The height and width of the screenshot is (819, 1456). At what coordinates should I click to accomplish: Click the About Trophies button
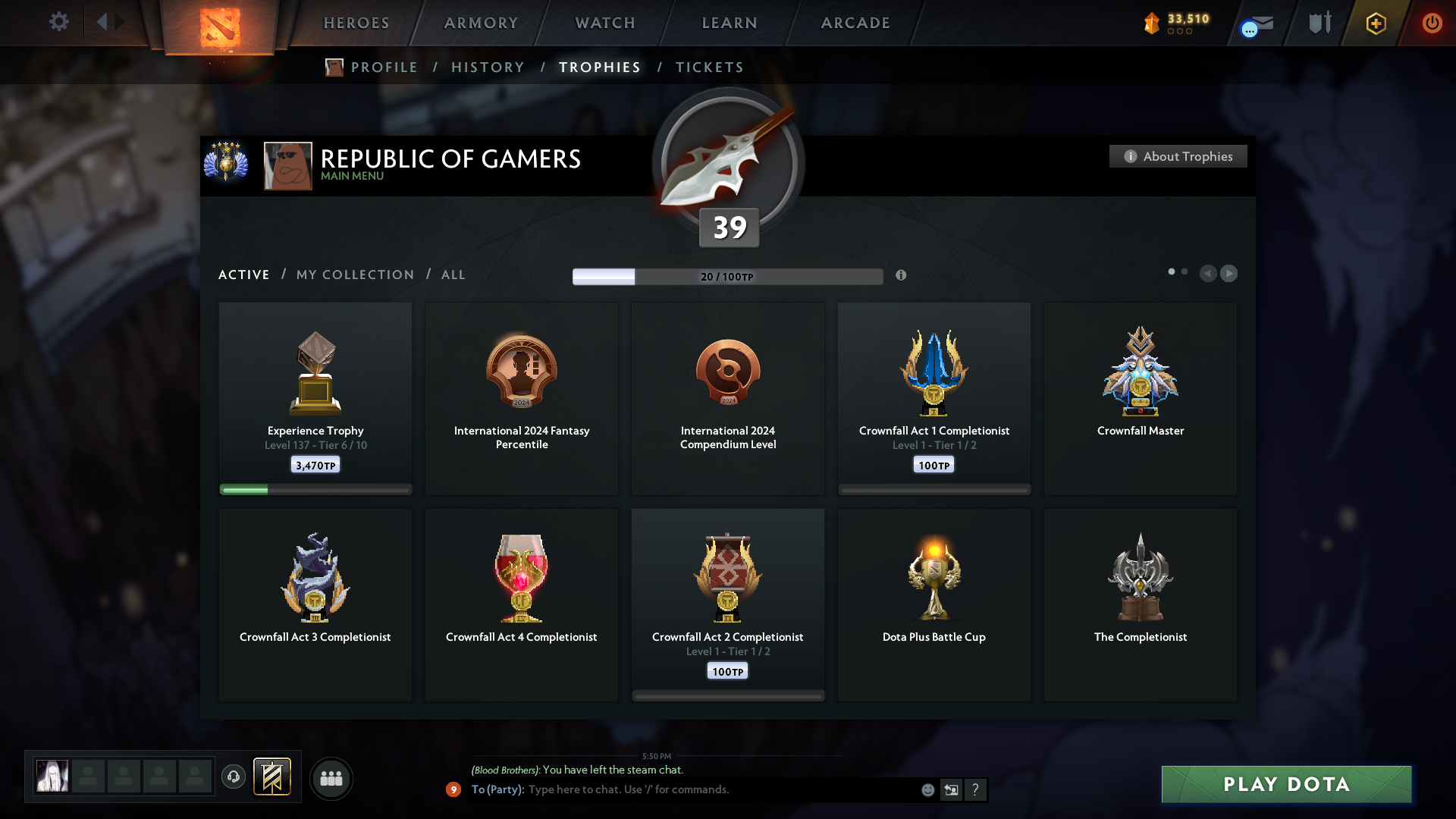[1178, 156]
